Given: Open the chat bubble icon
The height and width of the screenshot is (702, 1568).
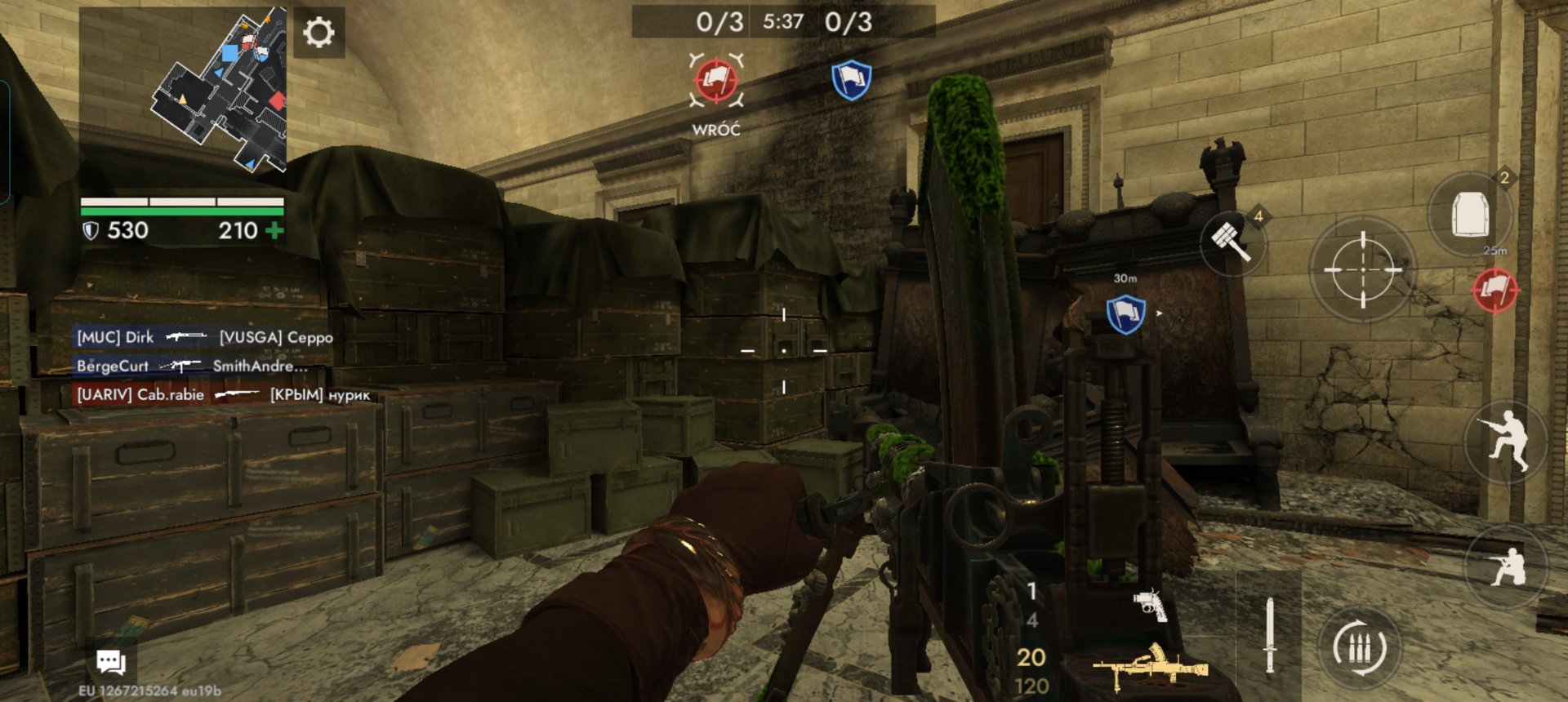Looking at the screenshot, I should pos(111,661).
